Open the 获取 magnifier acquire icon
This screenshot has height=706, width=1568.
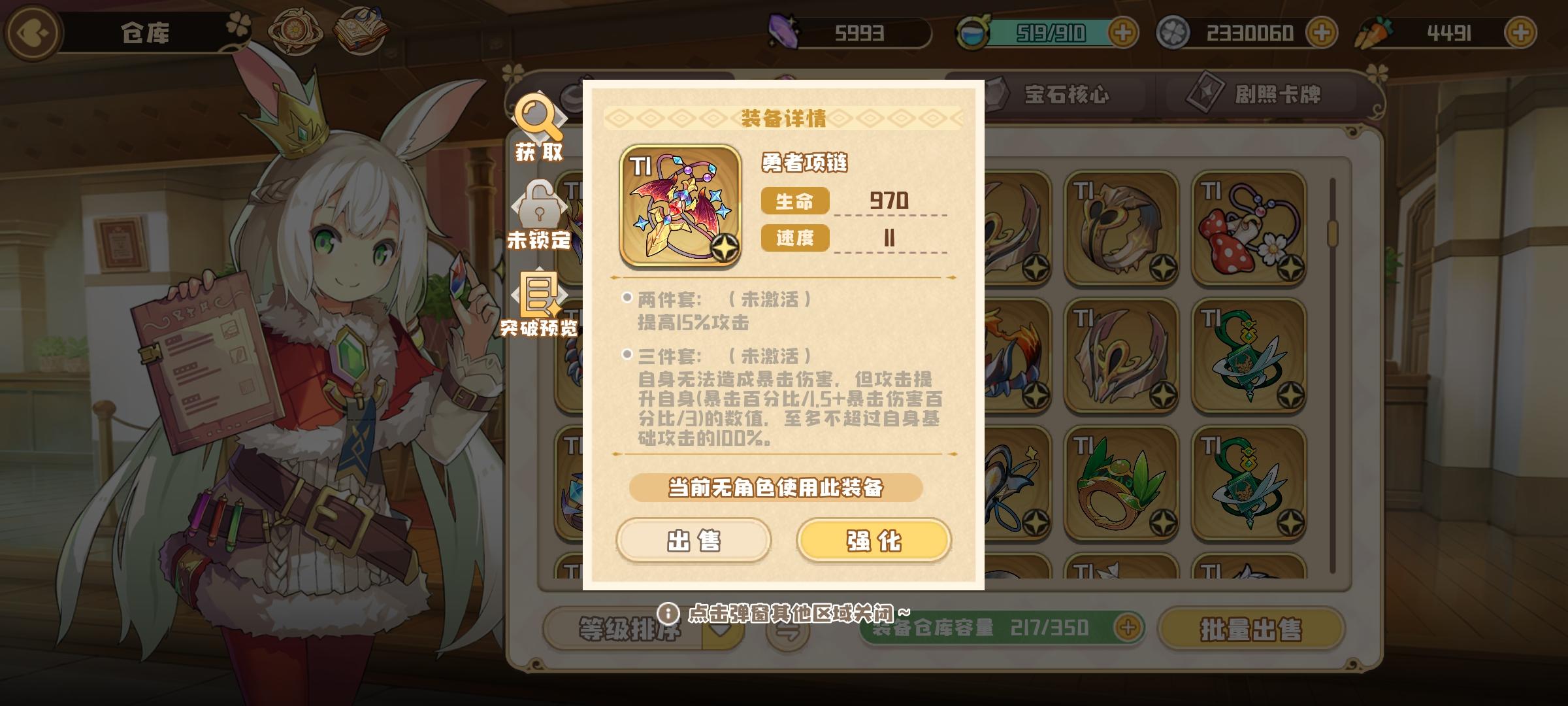click(x=537, y=129)
